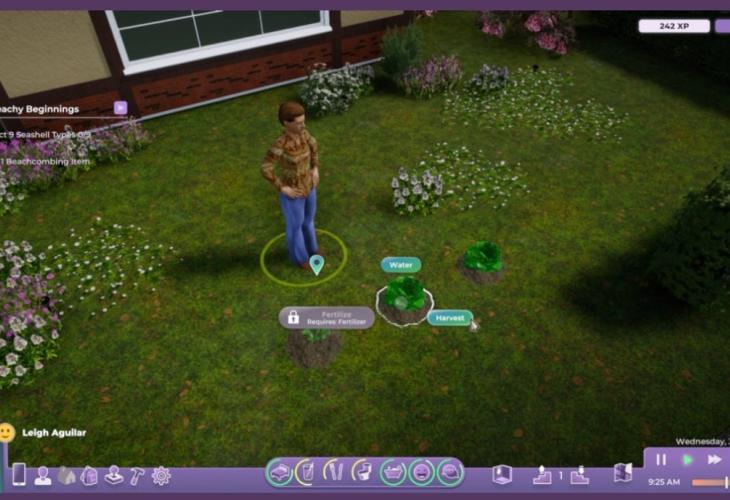
Task: Go up one floor level
Action: (x=542, y=475)
